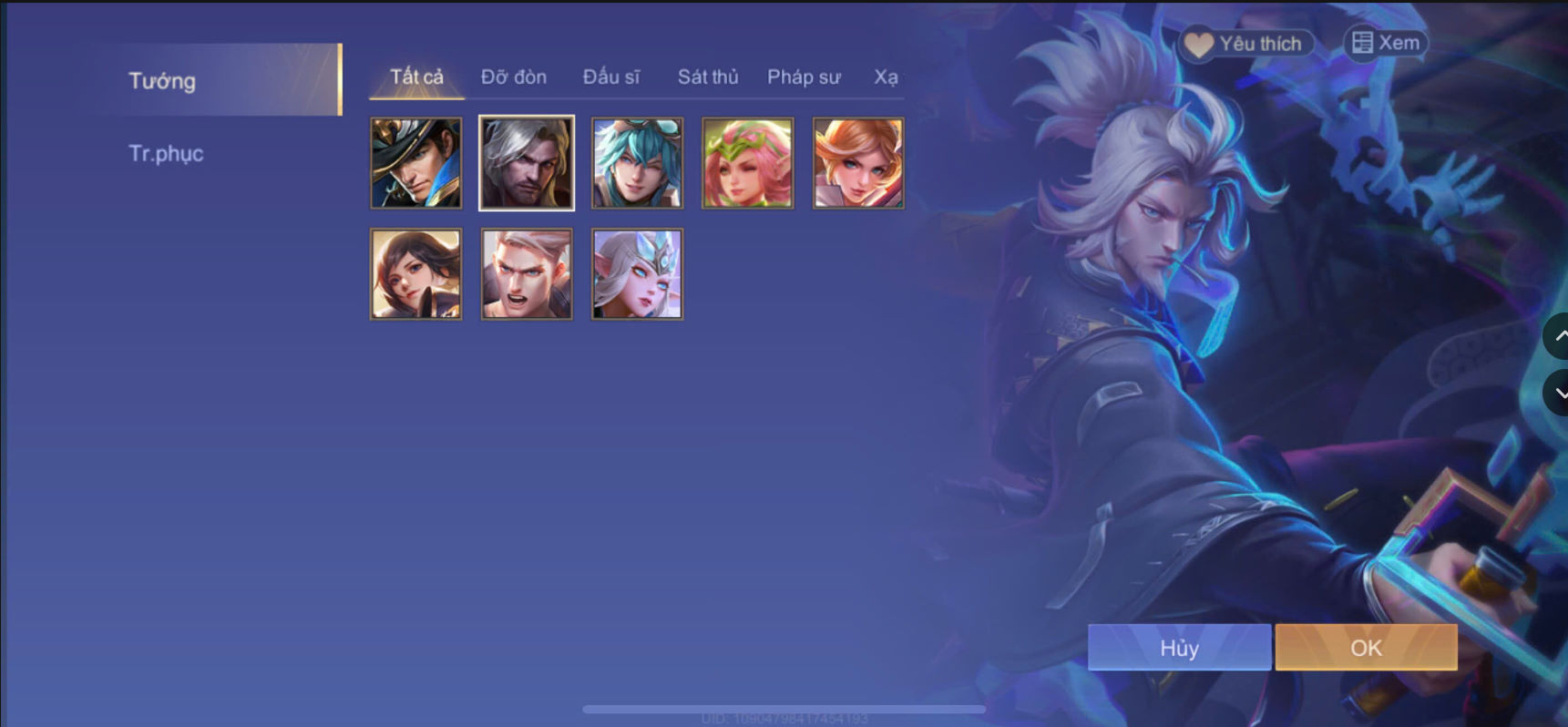Select the teal-haired hero with goggles

pyautogui.click(x=636, y=162)
